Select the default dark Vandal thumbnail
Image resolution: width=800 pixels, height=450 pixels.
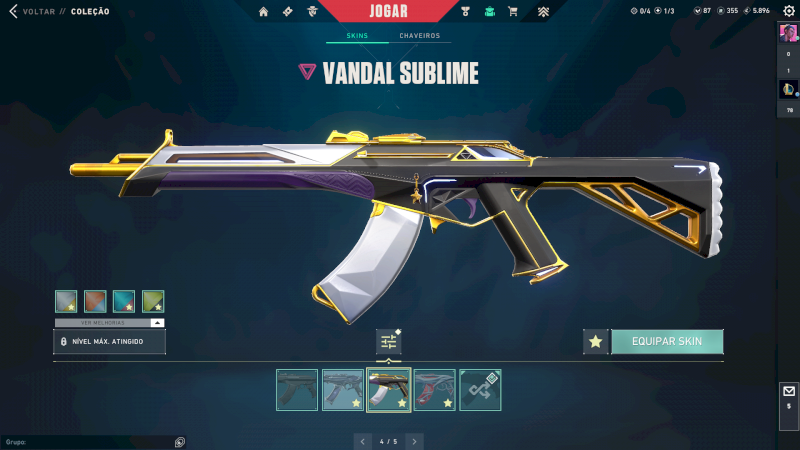click(x=297, y=390)
